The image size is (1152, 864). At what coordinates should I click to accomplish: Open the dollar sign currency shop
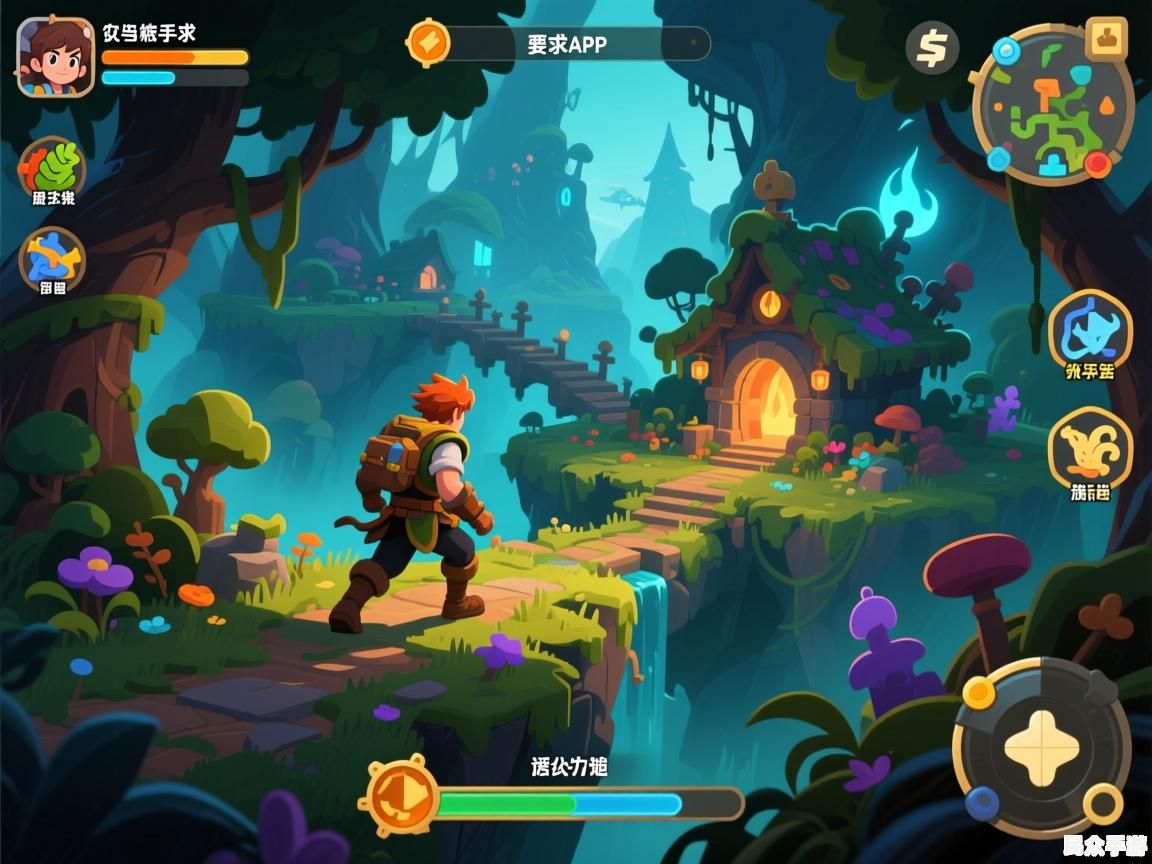pos(932,48)
